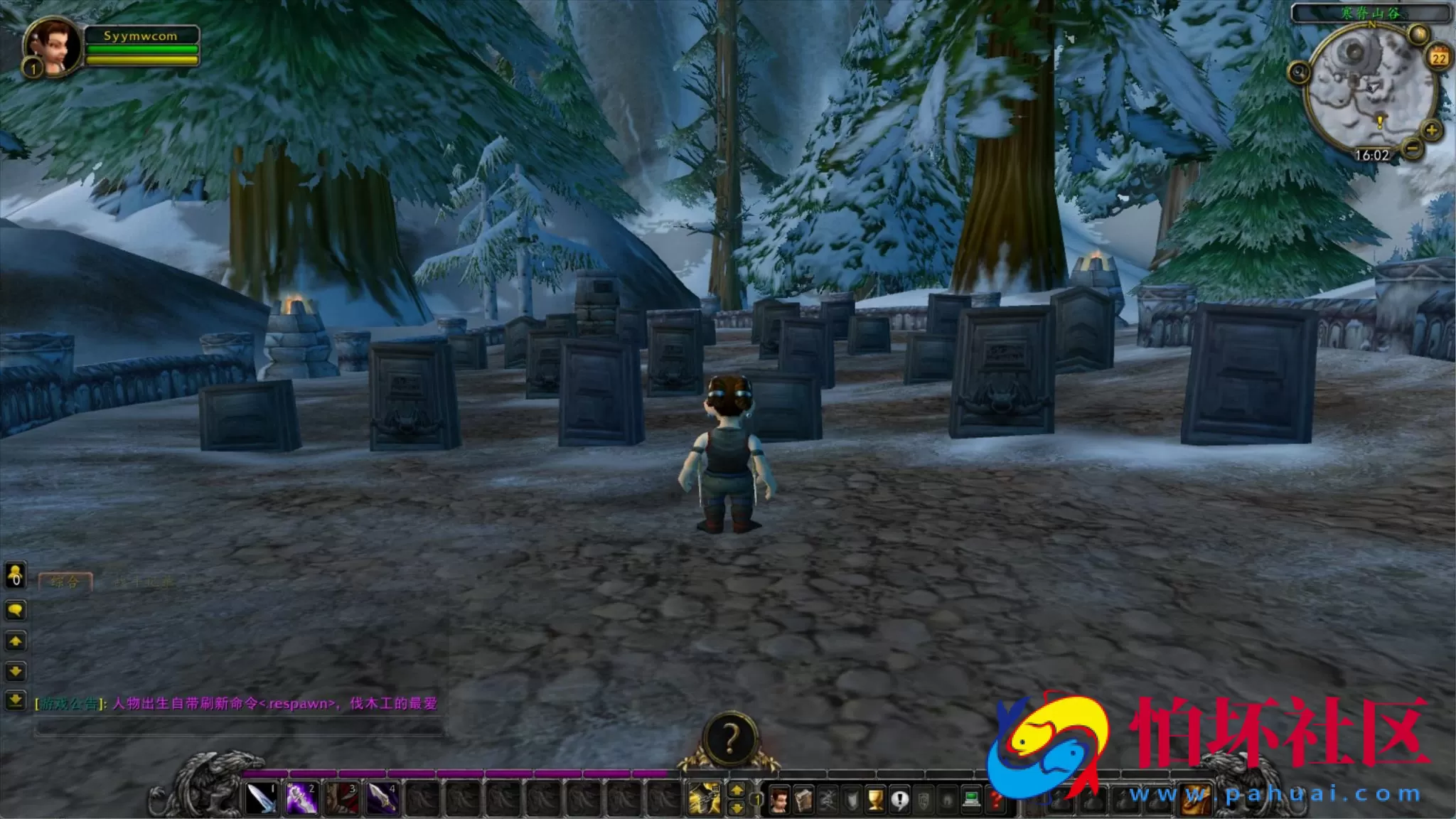The height and width of the screenshot is (819, 1456).
Task: Toggle the golden trophy achievements micro menu button
Action: point(877,799)
